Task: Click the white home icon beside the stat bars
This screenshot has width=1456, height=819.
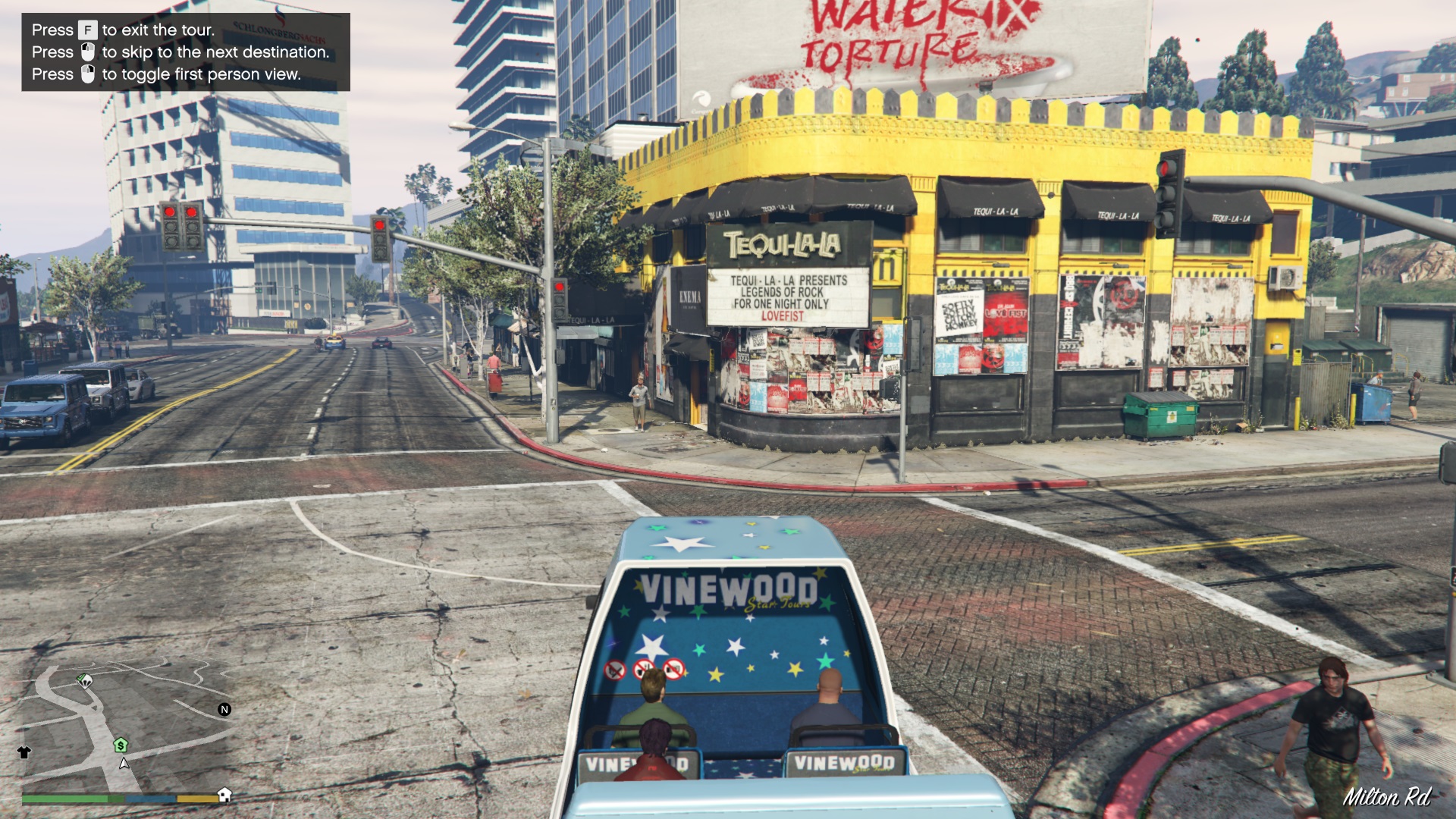Action: [x=224, y=795]
